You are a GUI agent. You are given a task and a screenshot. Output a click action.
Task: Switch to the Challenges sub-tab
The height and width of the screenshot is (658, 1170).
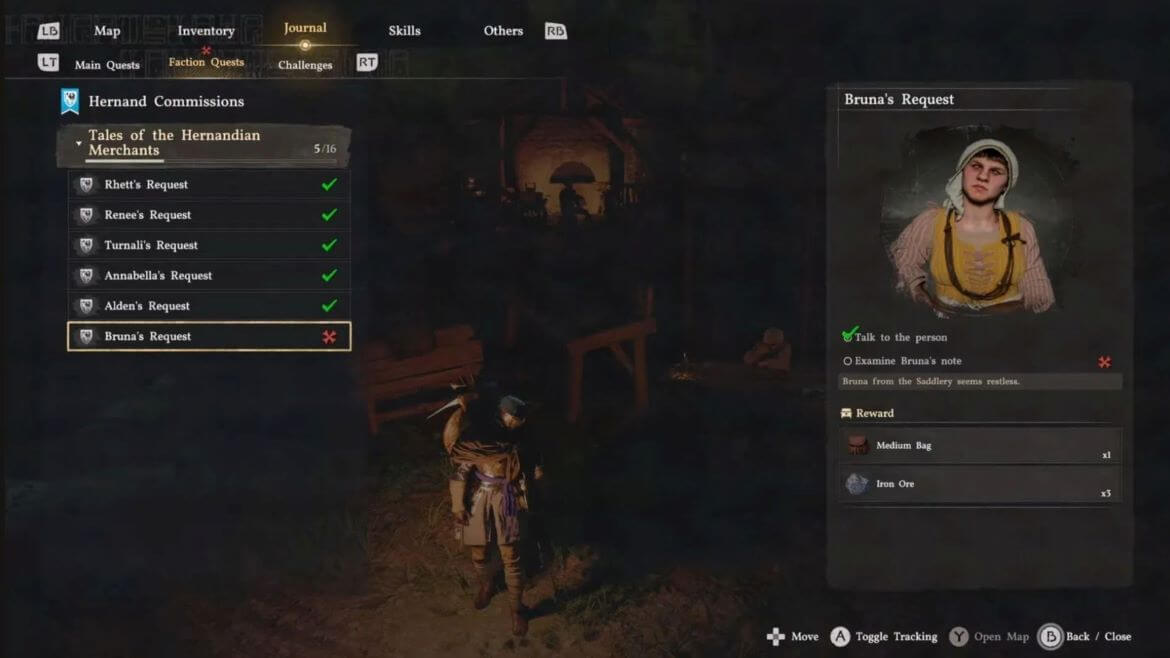click(305, 65)
